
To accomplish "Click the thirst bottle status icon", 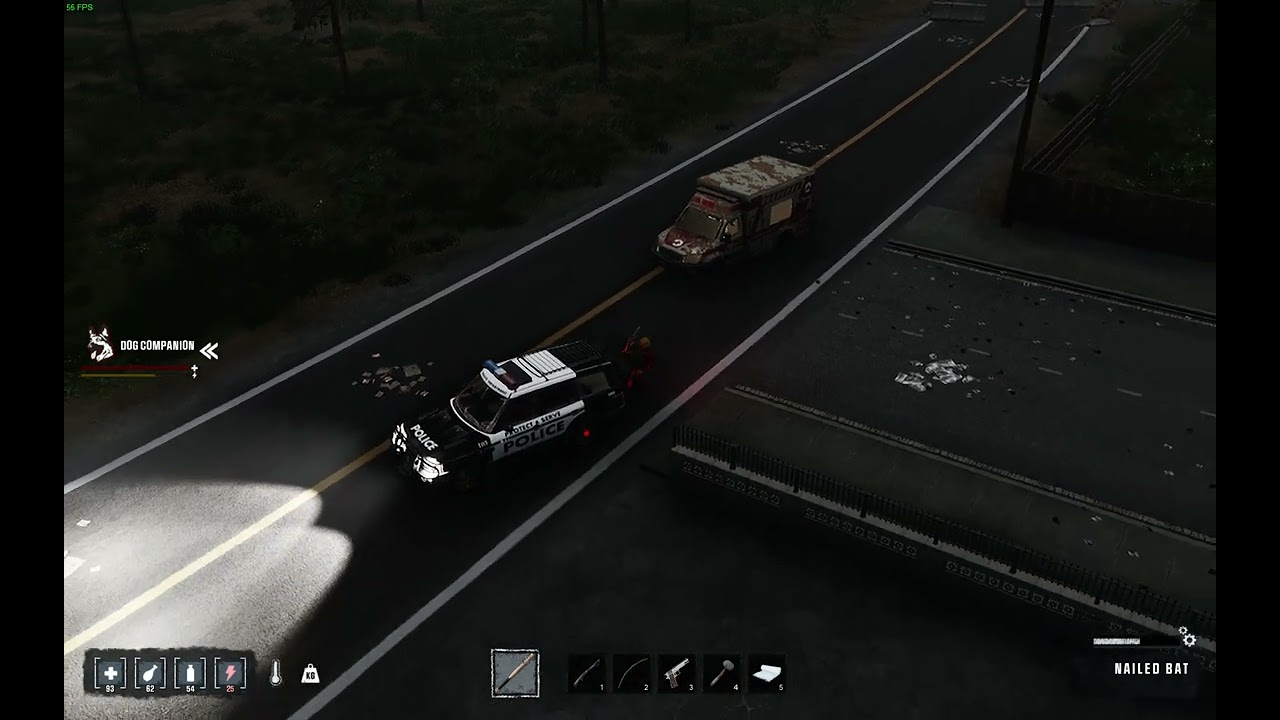I will click(x=190, y=673).
